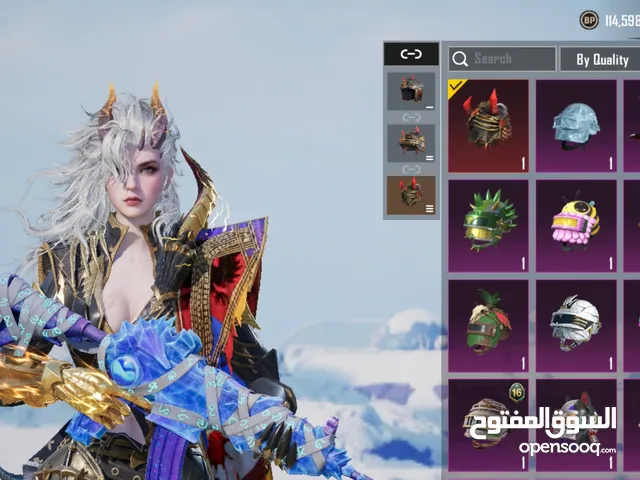Pick the yellow bee helmet skin
The width and height of the screenshot is (640, 480).
pyautogui.click(x=576, y=226)
